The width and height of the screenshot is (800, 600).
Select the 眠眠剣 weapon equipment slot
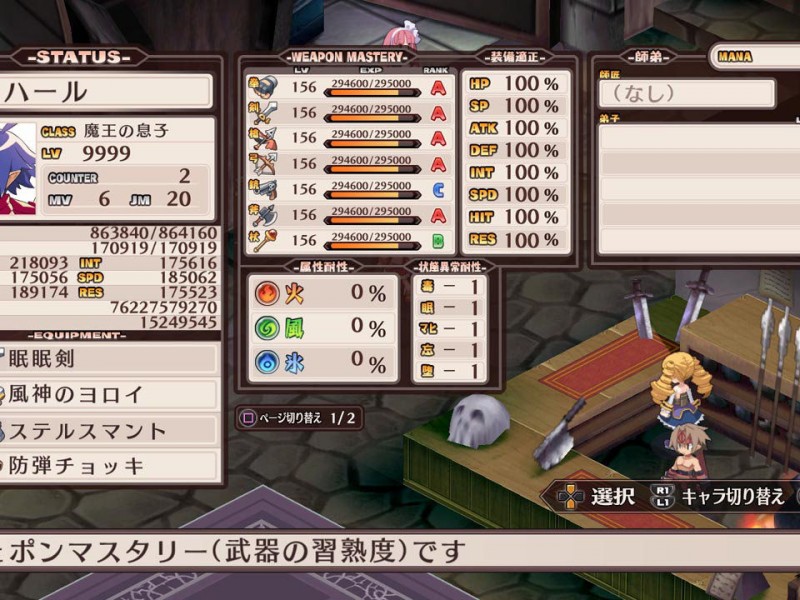pyautogui.click(x=108, y=359)
